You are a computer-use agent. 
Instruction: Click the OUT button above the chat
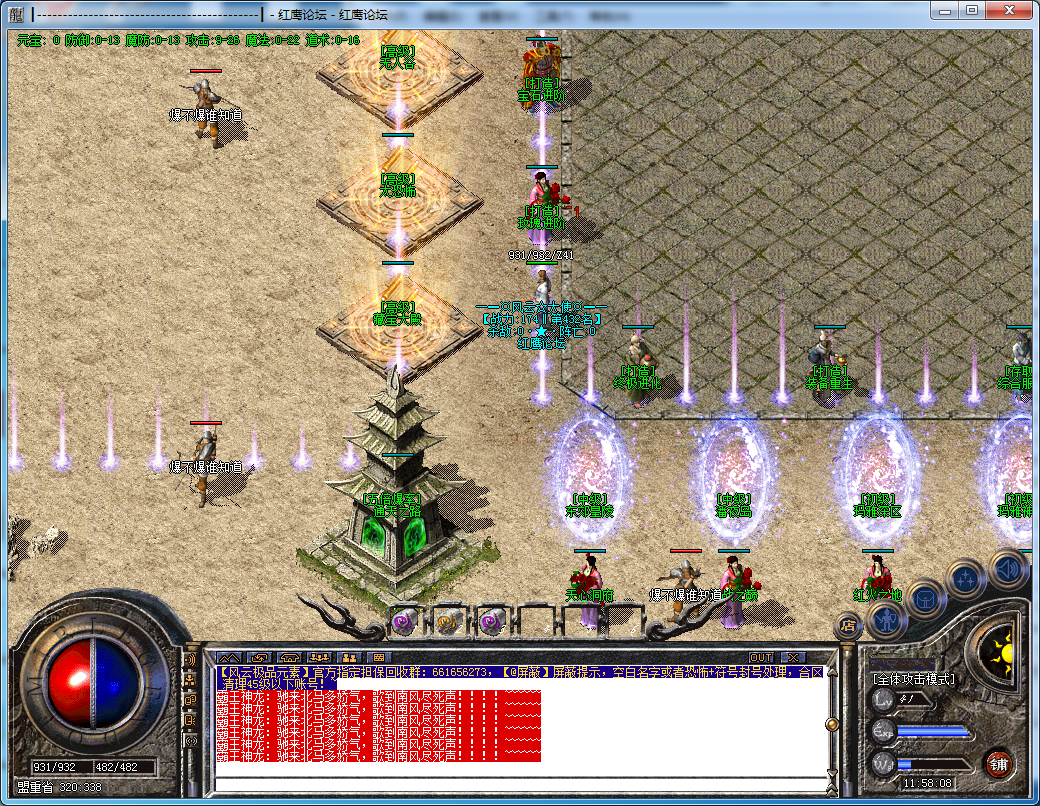pyautogui.click(x=761, y=657)
